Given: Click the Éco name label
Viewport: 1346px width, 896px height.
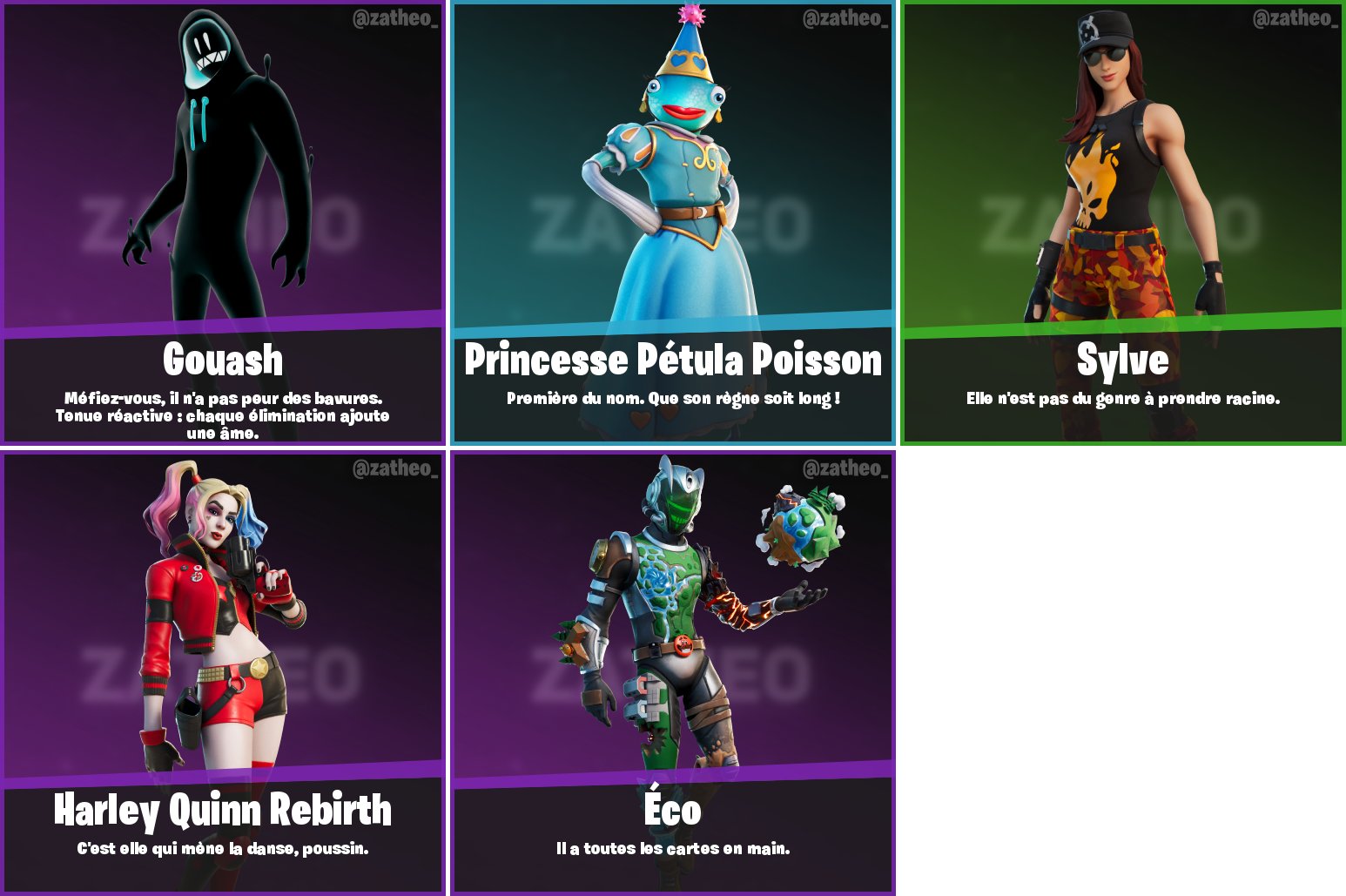Looking at the screenshot, I should (x=672, y=810).
